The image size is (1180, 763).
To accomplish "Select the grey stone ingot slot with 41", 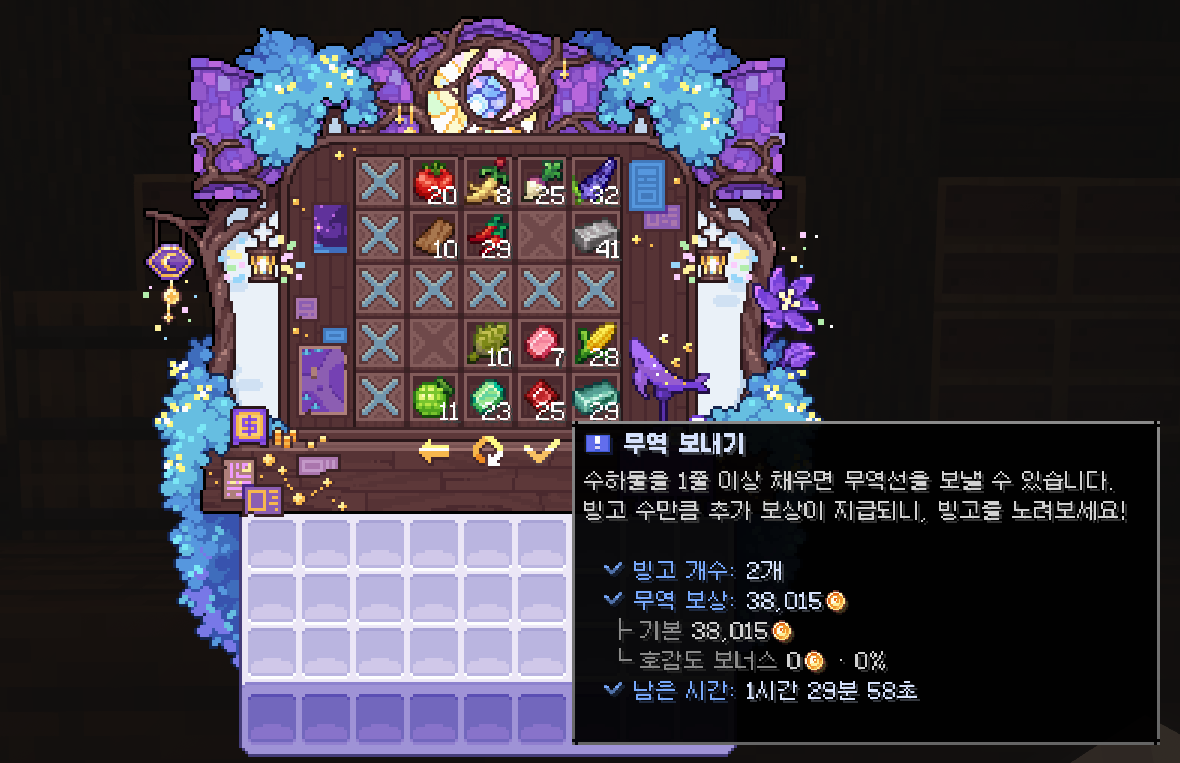I will [x=596, y=236].
